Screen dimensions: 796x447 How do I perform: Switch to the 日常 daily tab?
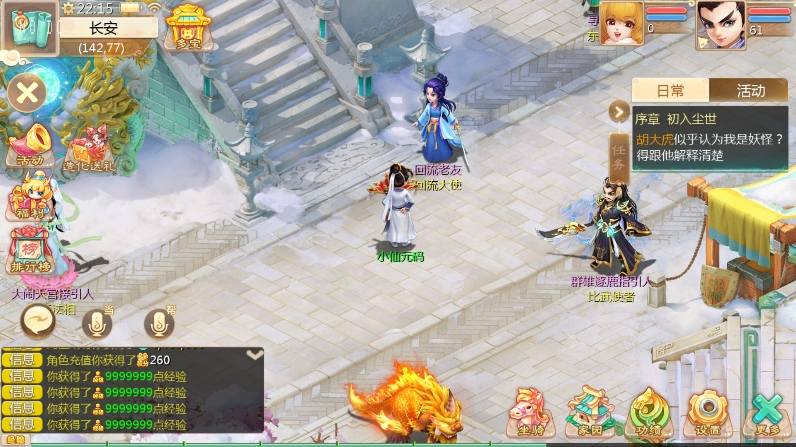(670, 90)
